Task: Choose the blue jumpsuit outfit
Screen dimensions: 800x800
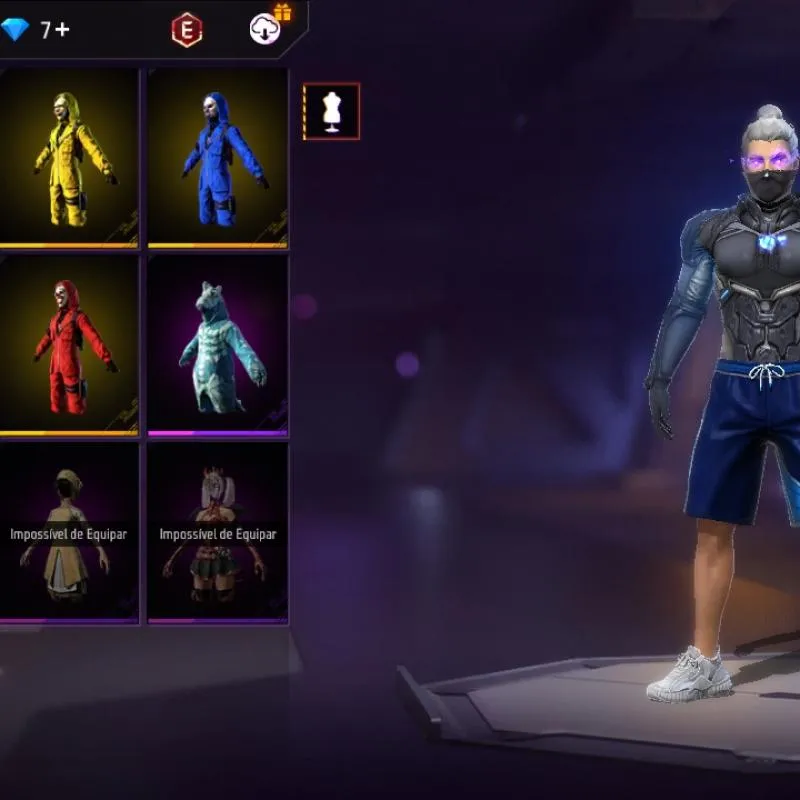Action: (218, 157)
